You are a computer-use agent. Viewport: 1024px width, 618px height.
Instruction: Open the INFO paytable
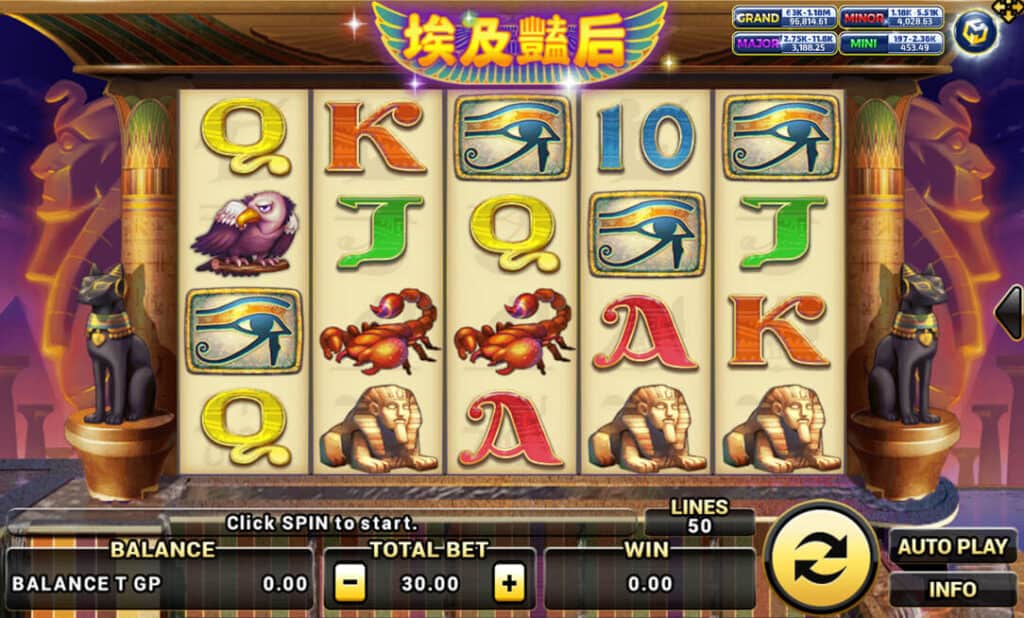pyautogui.click(x=952, y=589)
